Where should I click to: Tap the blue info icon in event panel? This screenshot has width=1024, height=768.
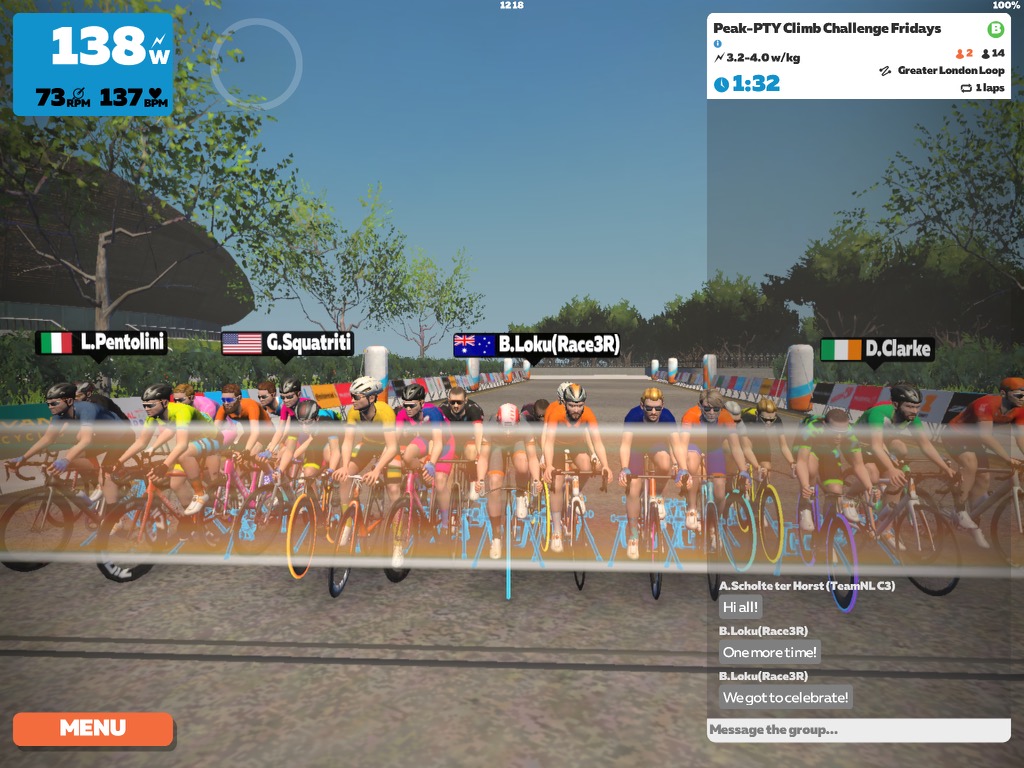coord(718,44)
